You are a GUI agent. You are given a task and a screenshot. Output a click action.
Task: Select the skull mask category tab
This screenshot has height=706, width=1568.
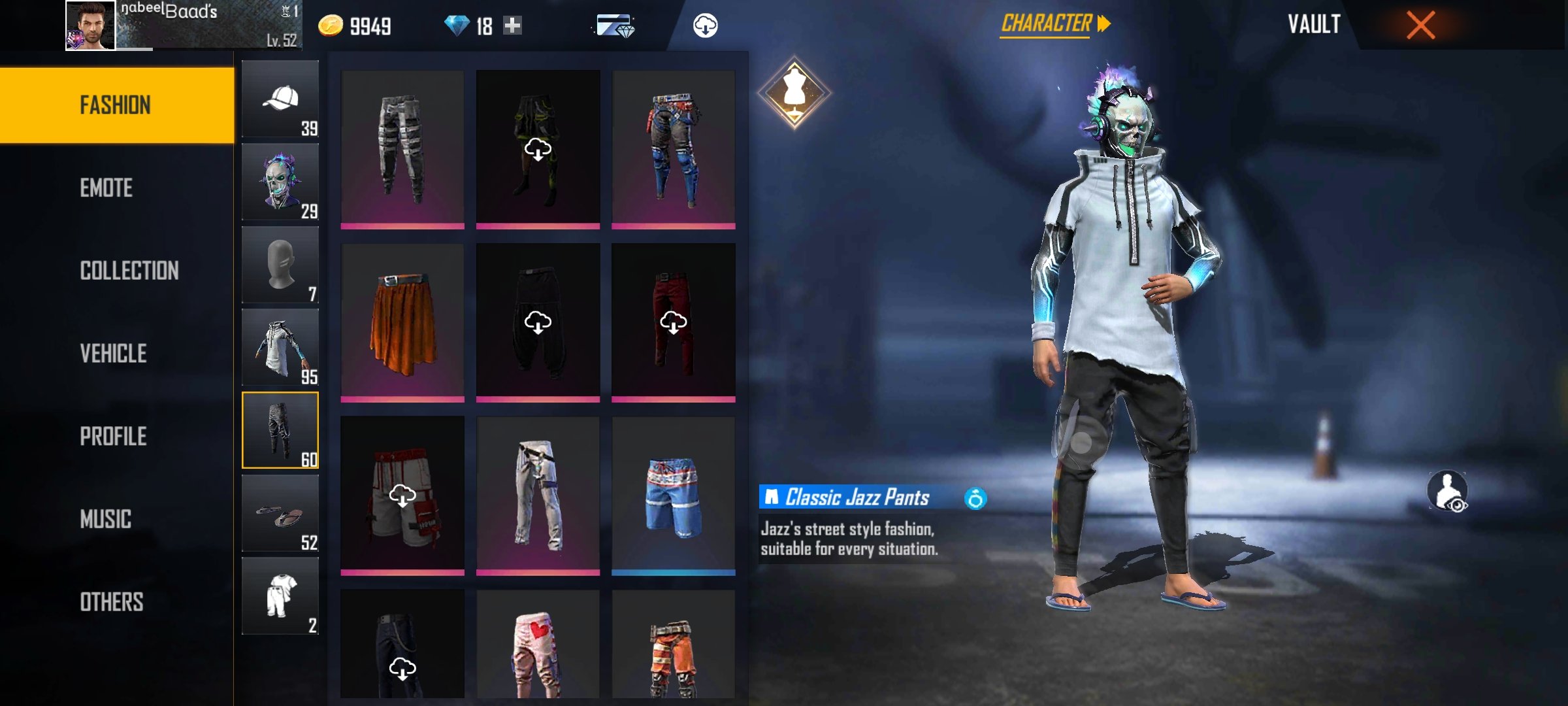(x=280, y=182)
